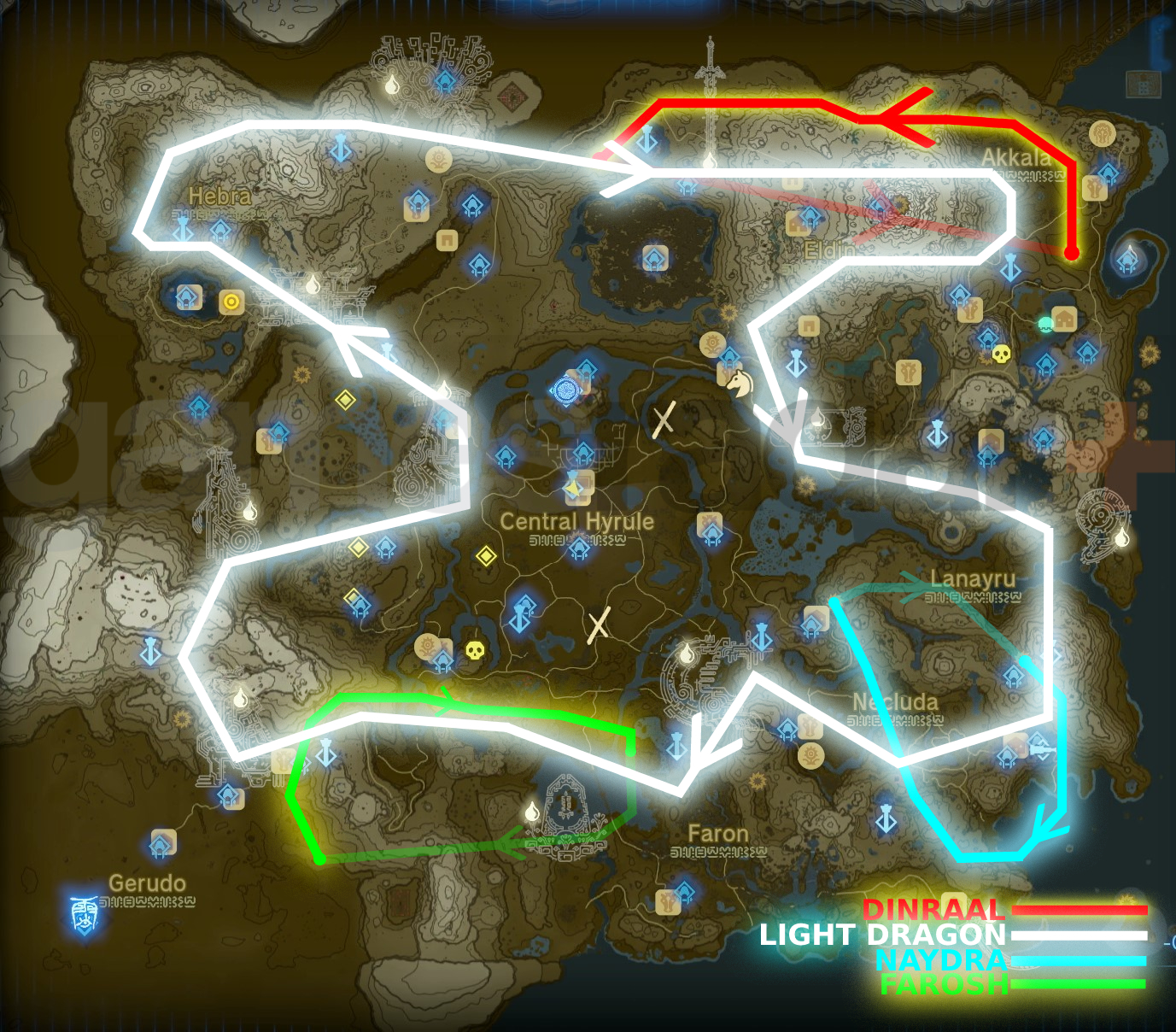Viewport: 1176px width, 1032px height.
Task: Click the yellow skull marker south of Central Hyrule
Action: click(x=475, y=651)
